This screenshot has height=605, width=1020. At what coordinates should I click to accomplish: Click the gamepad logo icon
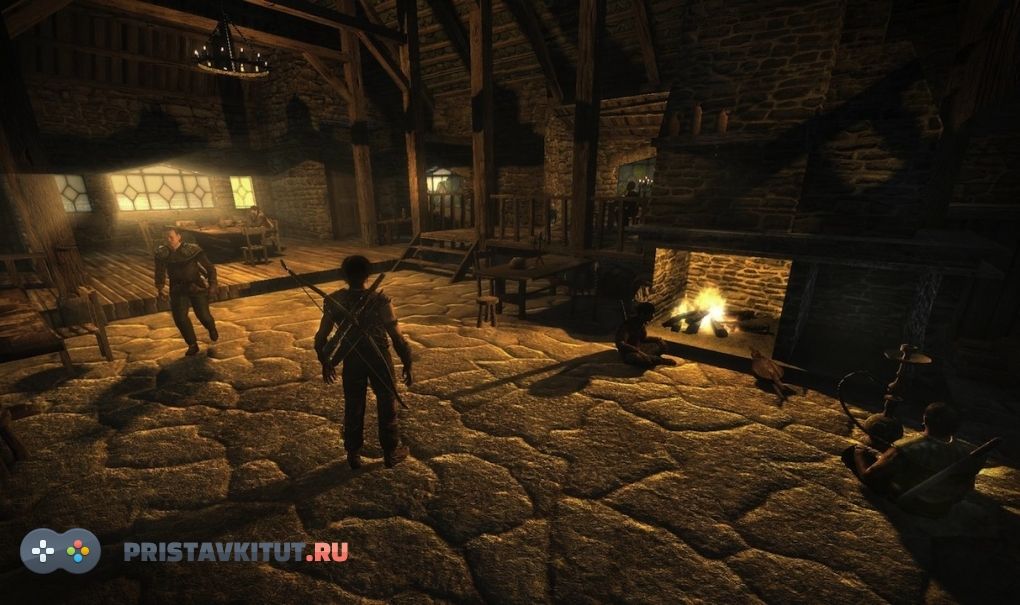coord(61,550)
